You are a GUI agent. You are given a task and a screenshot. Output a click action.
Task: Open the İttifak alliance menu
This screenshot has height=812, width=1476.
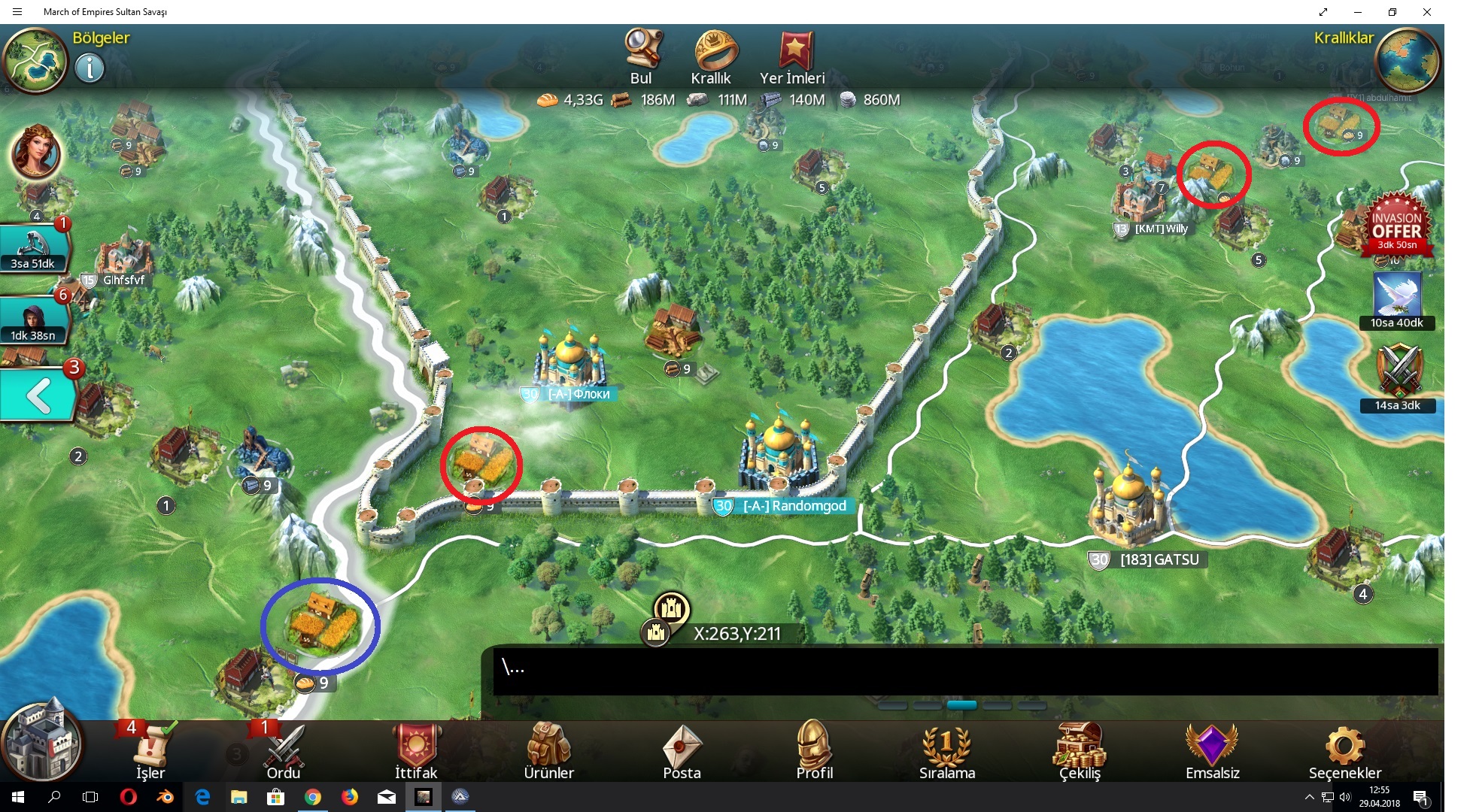pos(416,750)
